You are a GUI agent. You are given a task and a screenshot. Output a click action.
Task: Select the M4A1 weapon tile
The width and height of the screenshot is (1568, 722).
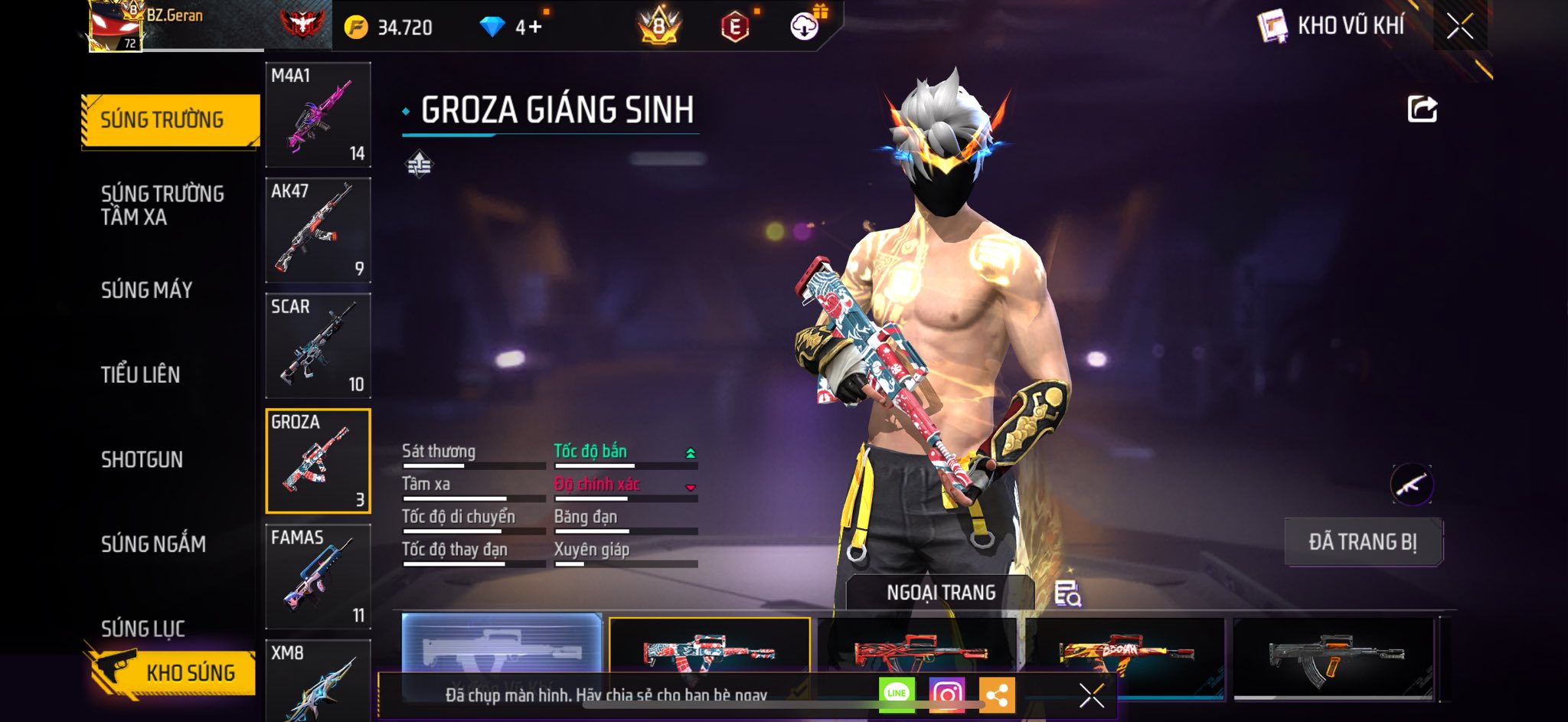pos(318,115)
